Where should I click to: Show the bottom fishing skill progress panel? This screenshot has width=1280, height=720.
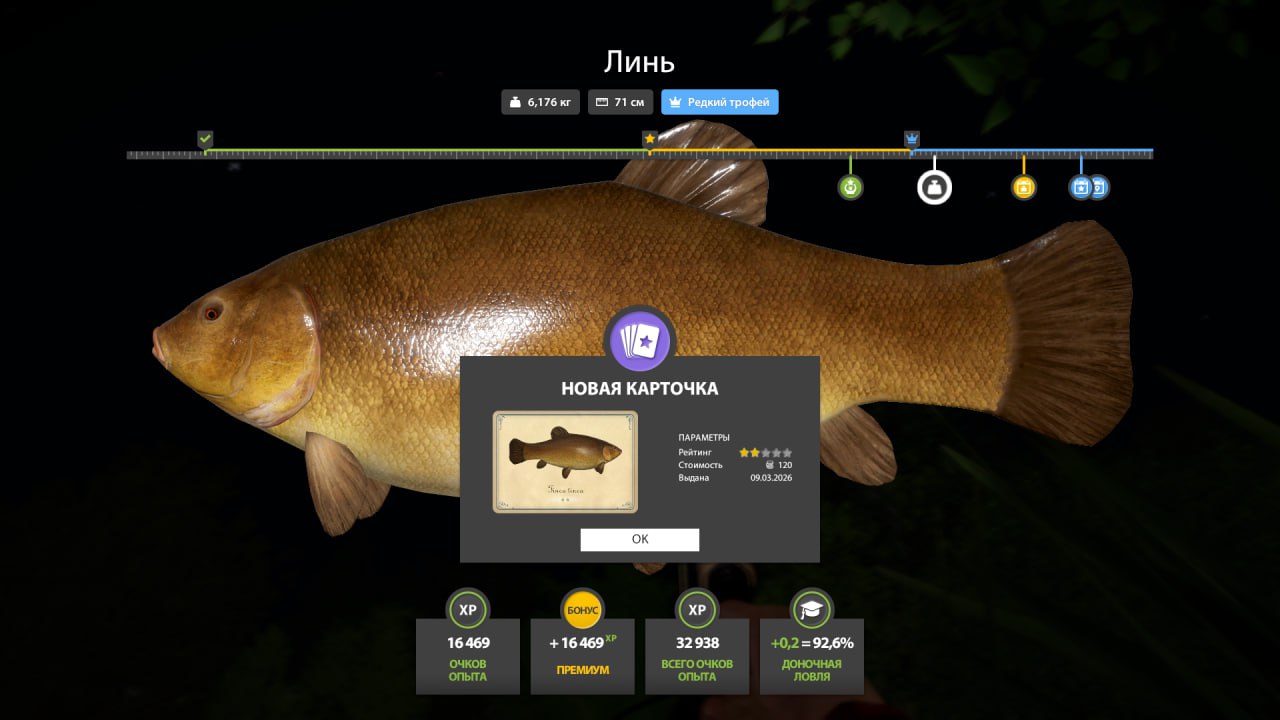(811, 643)
